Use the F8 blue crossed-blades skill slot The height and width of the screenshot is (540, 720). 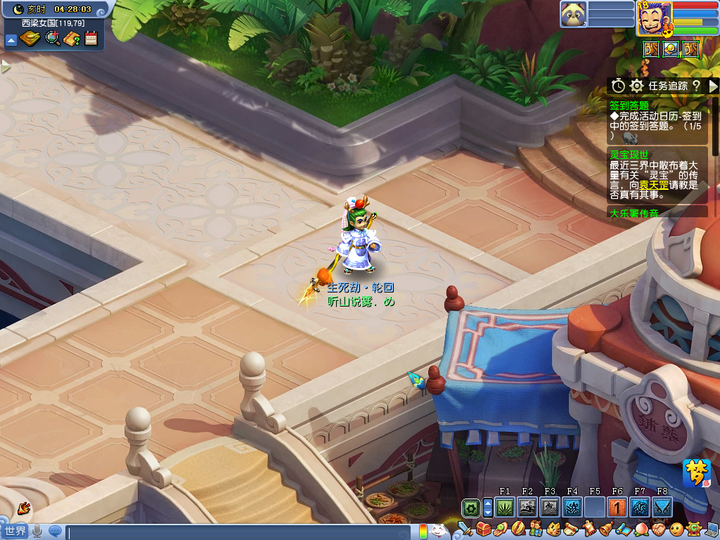[662, 507]
